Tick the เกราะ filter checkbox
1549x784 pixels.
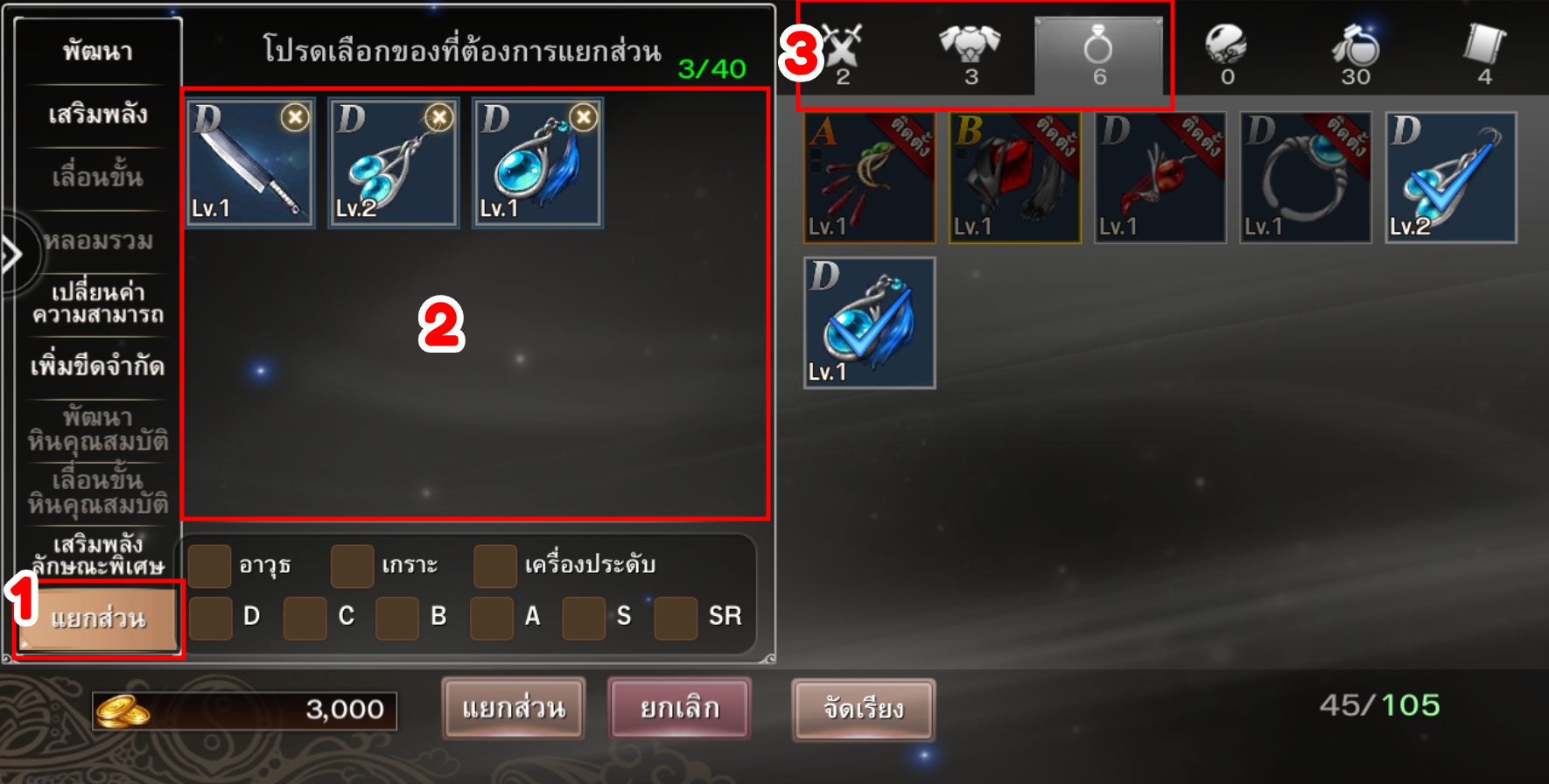coord(352,566)
